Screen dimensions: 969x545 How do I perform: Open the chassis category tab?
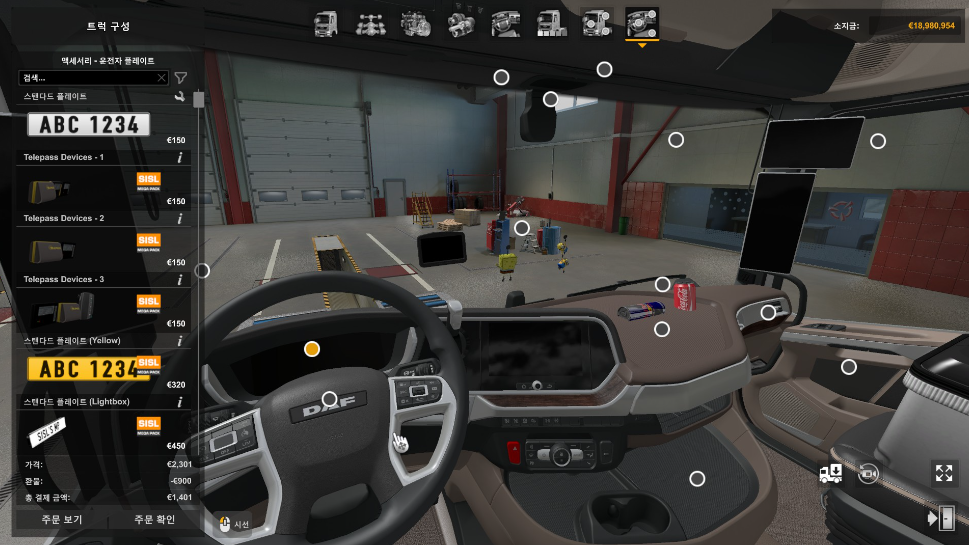pos(370,22)
